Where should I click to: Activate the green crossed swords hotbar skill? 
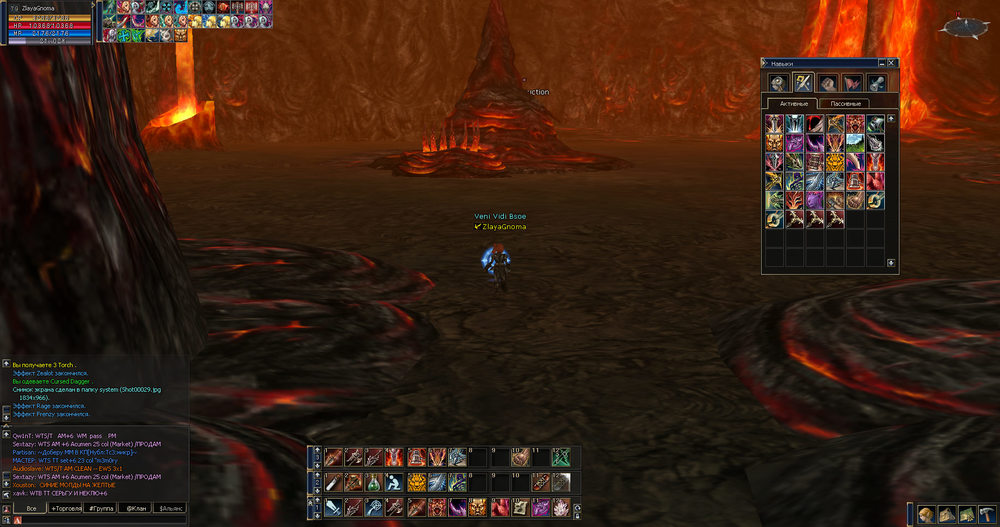[563, 457]
